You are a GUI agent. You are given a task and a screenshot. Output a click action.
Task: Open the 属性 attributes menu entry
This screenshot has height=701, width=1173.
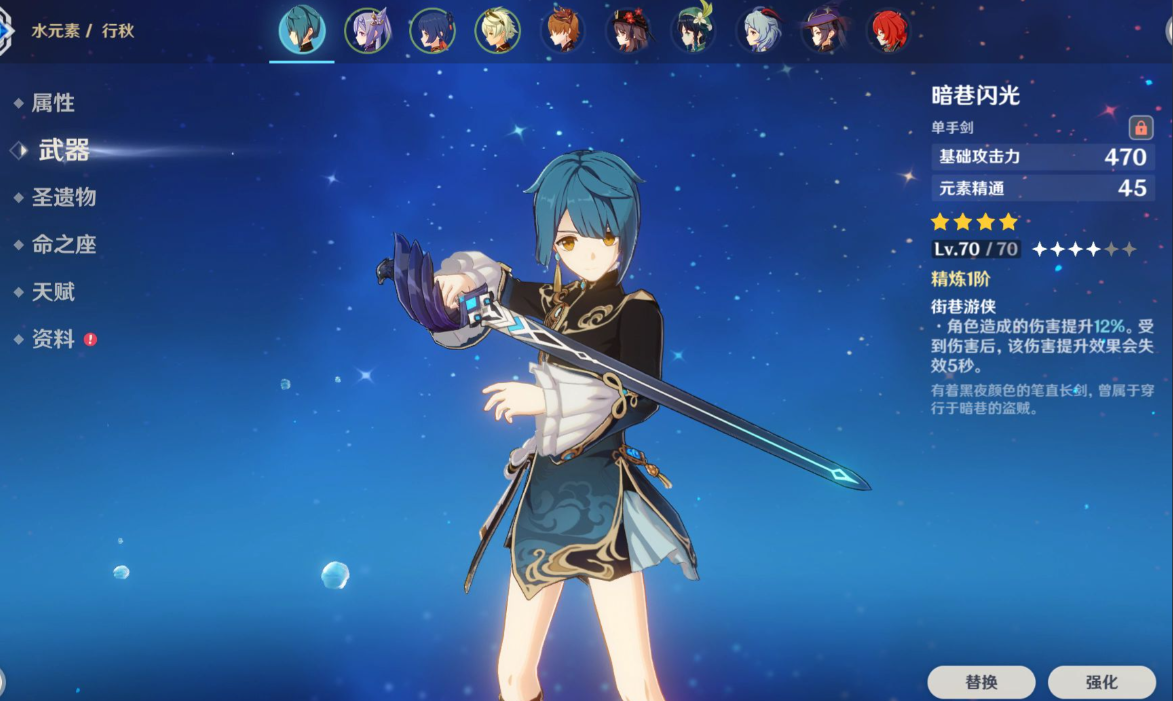53,103
